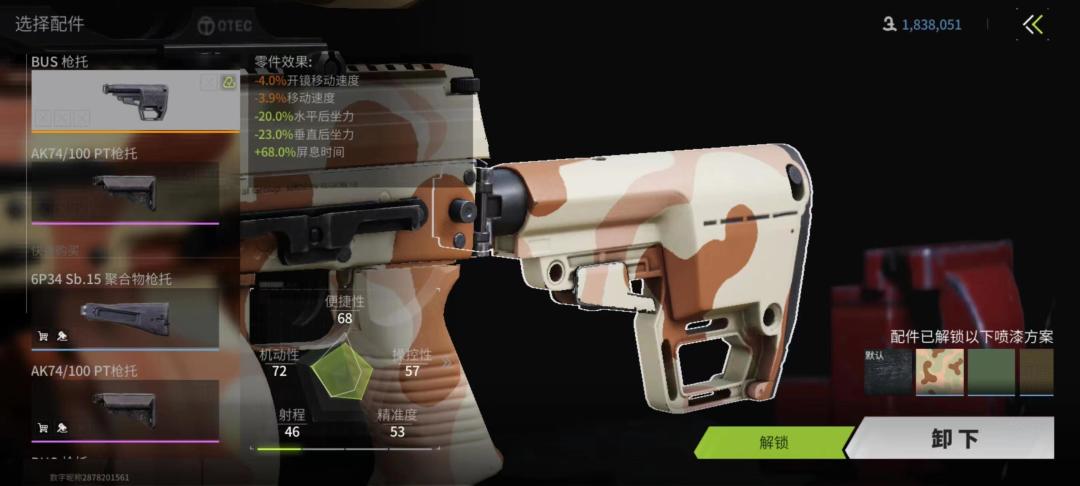Click the green recycle icon on BUS stock
Viewport: 1080px width, 486px height.
click(x=228, y=82)
